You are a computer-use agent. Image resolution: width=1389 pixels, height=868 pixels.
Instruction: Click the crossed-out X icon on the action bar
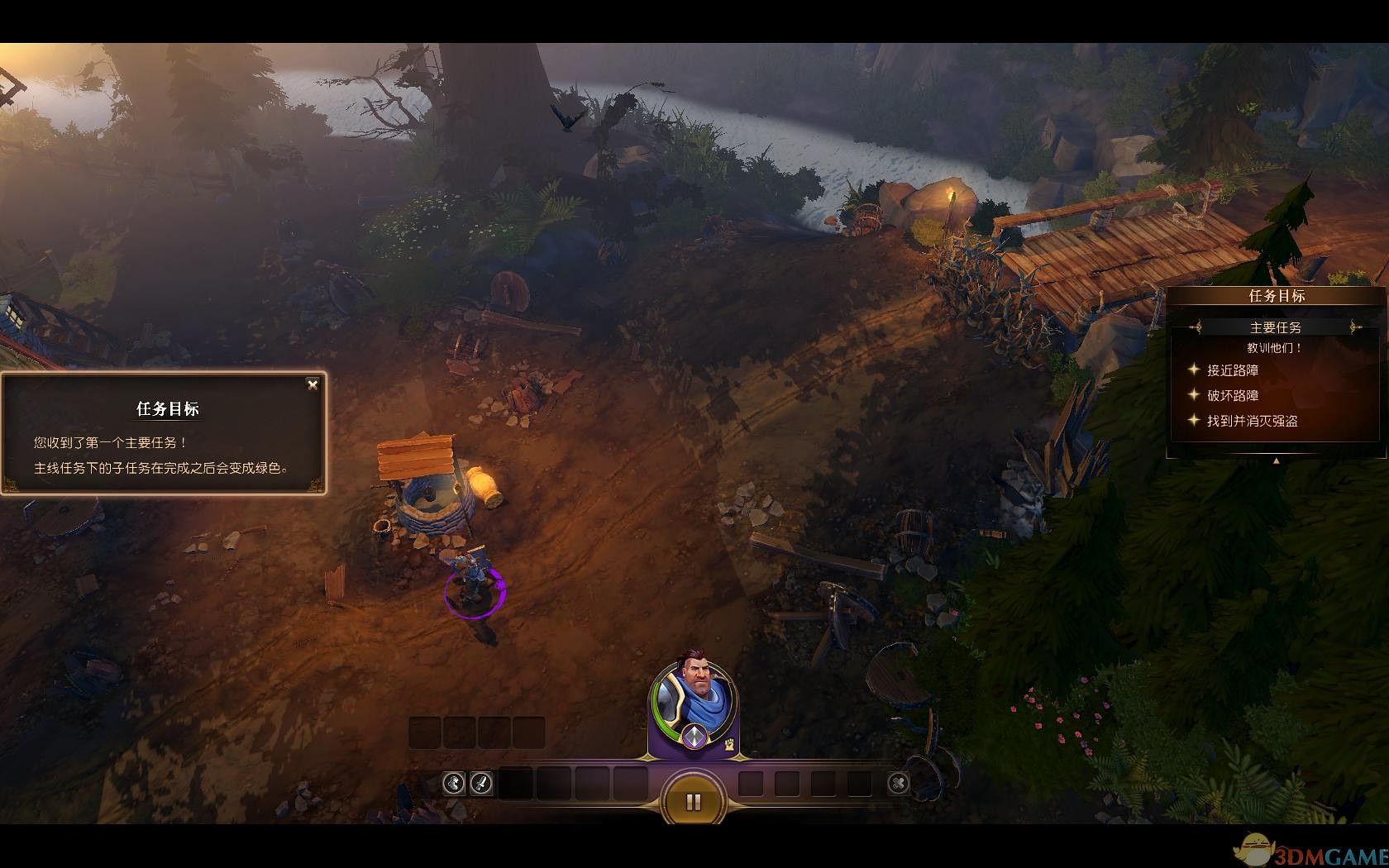pos(898,783)
